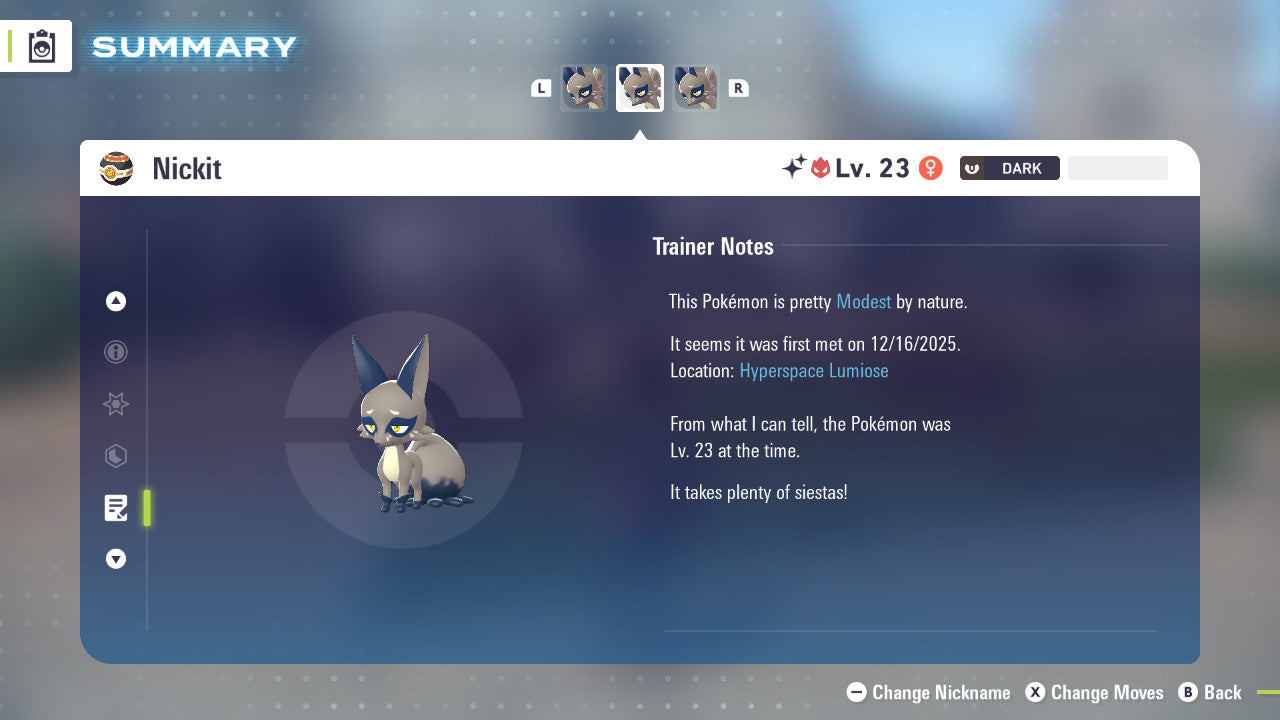Open the Pokémon info panel from sidebar

pyautogui.click(x=115, y=352)
